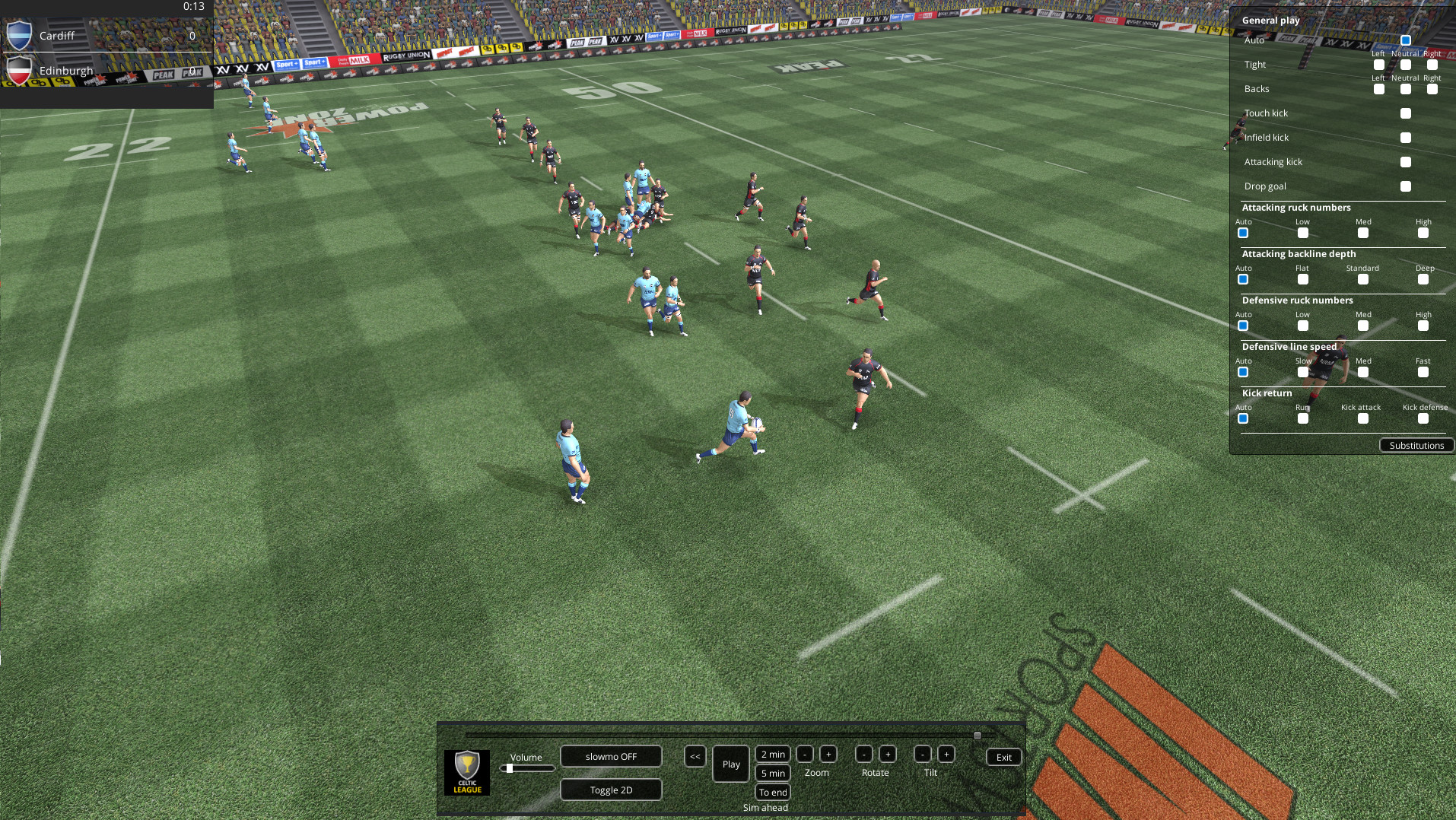Rewind the match with the << icon
Image resolution: width=1456 pixels, height=820 pixels.
pyautogui.click(x=695, y=756)
